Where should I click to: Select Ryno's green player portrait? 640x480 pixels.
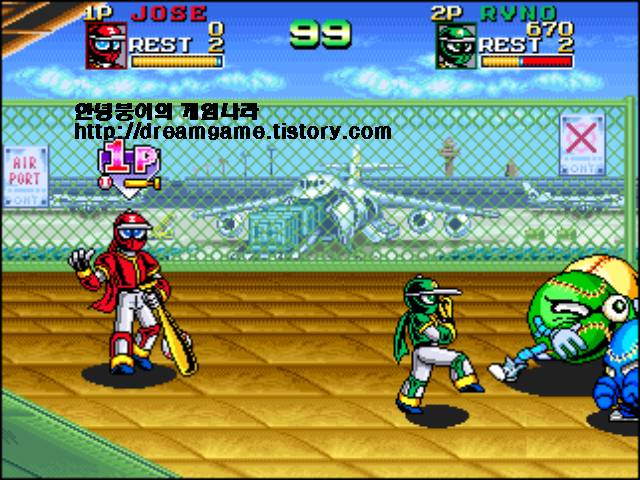tap(454, 46)
